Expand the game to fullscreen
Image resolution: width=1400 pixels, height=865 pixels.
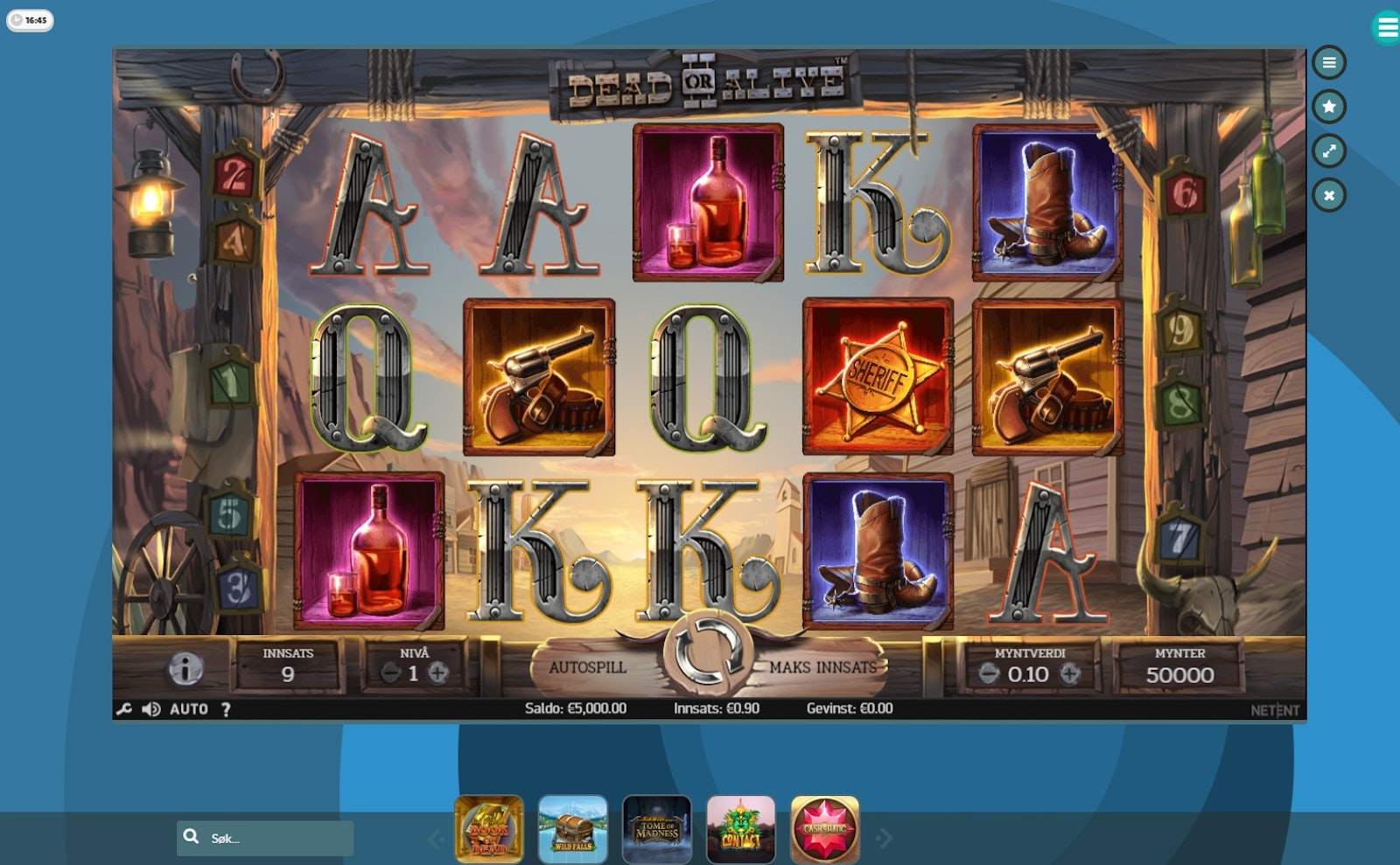point(1329,151)
